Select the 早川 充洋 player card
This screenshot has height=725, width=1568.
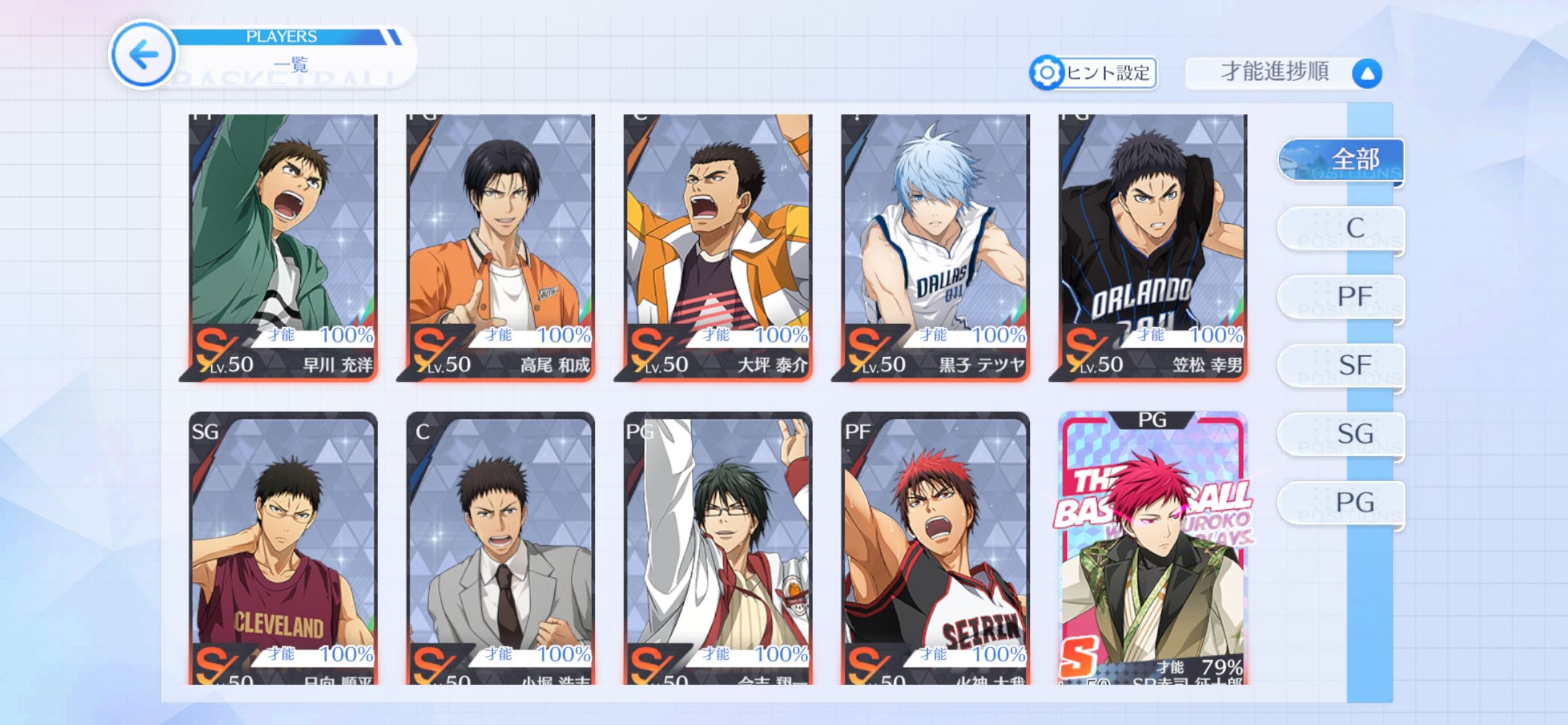(x=283, y=247)
